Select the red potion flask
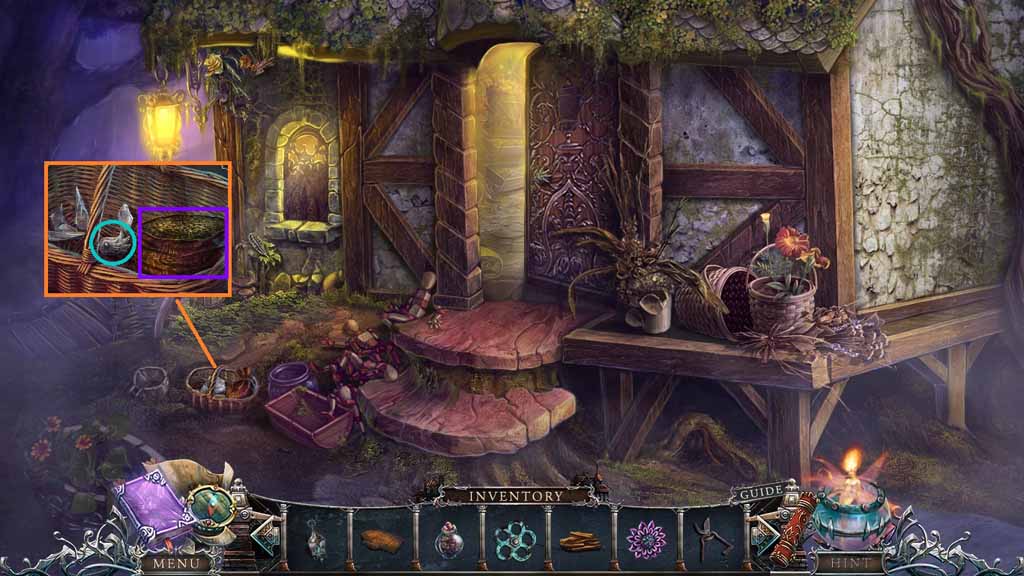 (x=448, y=540)
